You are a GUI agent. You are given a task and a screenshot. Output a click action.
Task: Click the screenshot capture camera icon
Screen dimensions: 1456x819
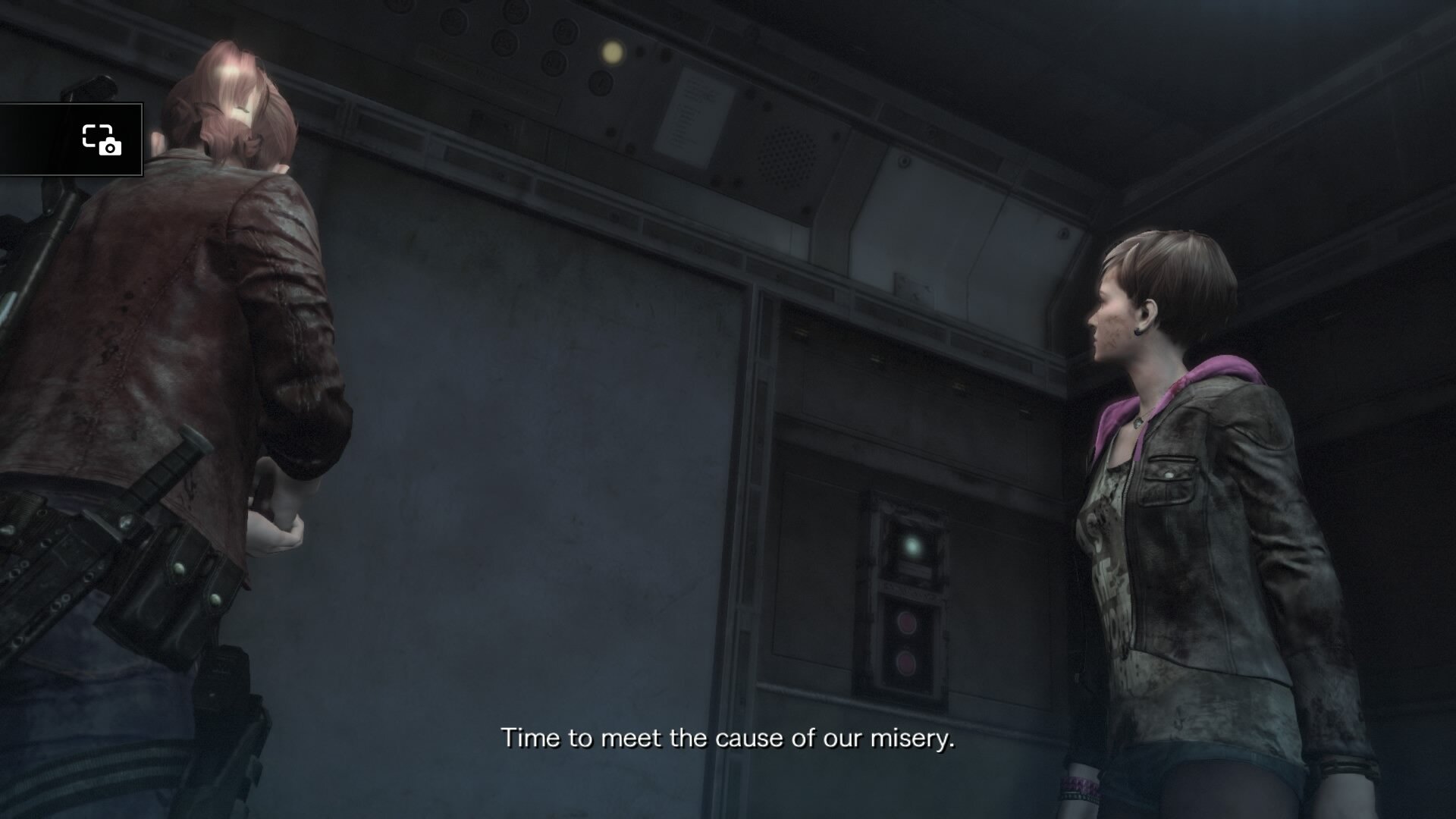(102, 140)
